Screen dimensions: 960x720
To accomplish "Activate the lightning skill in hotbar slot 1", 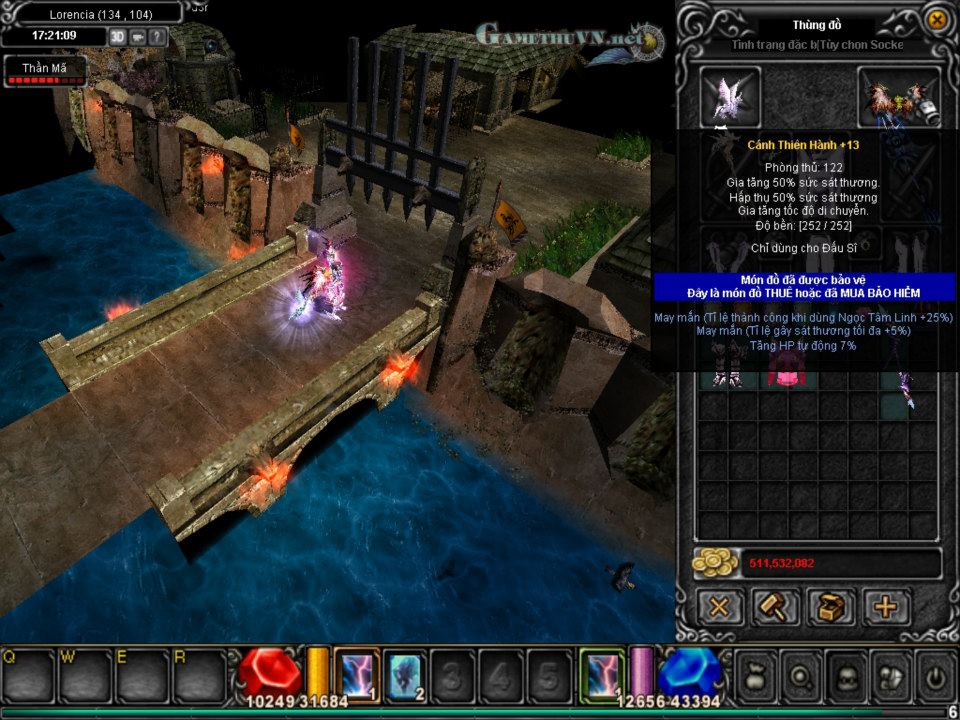I will tap(356, 674).
